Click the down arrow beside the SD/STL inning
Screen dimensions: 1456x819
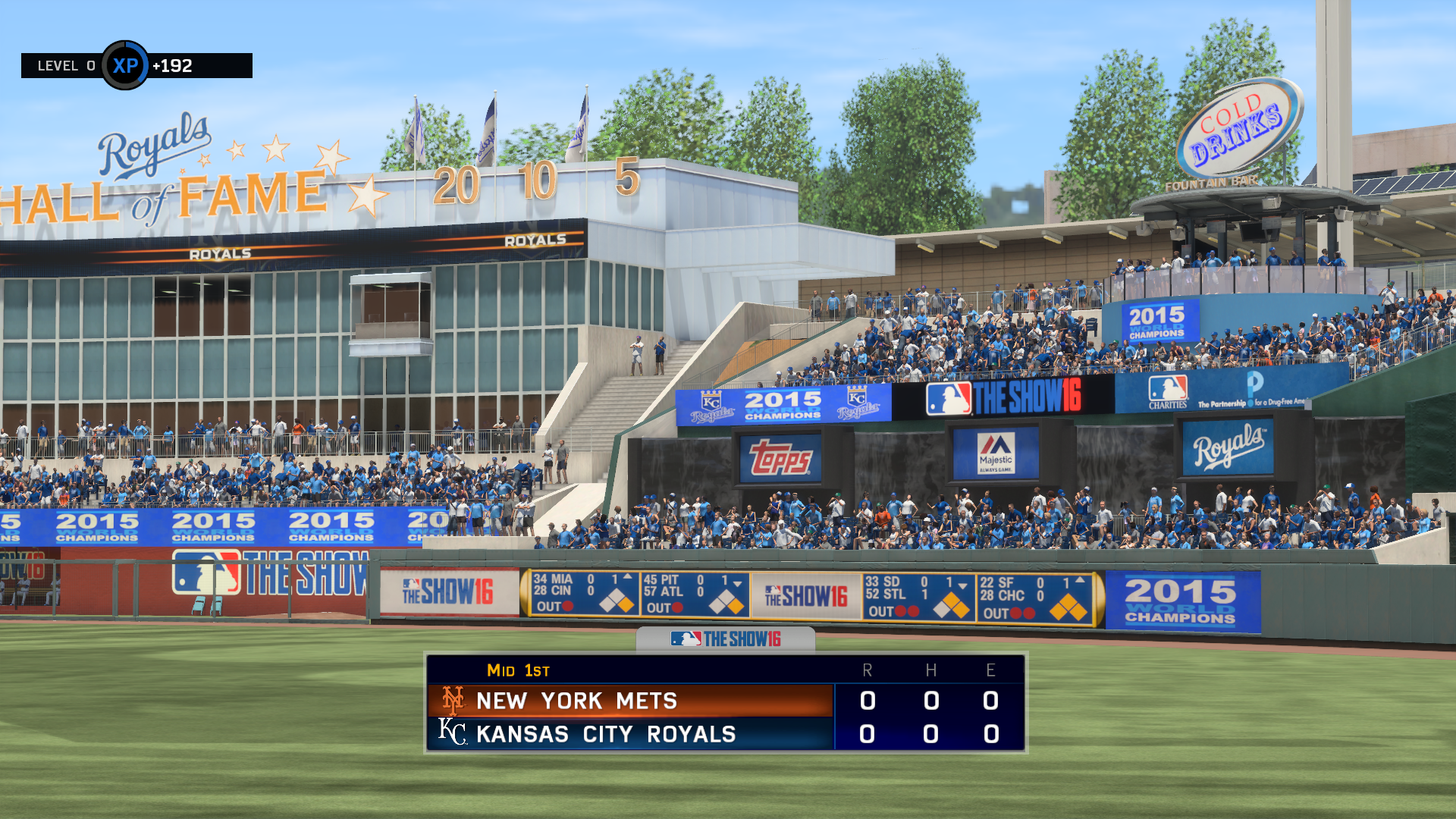click(x=962, y=585)
